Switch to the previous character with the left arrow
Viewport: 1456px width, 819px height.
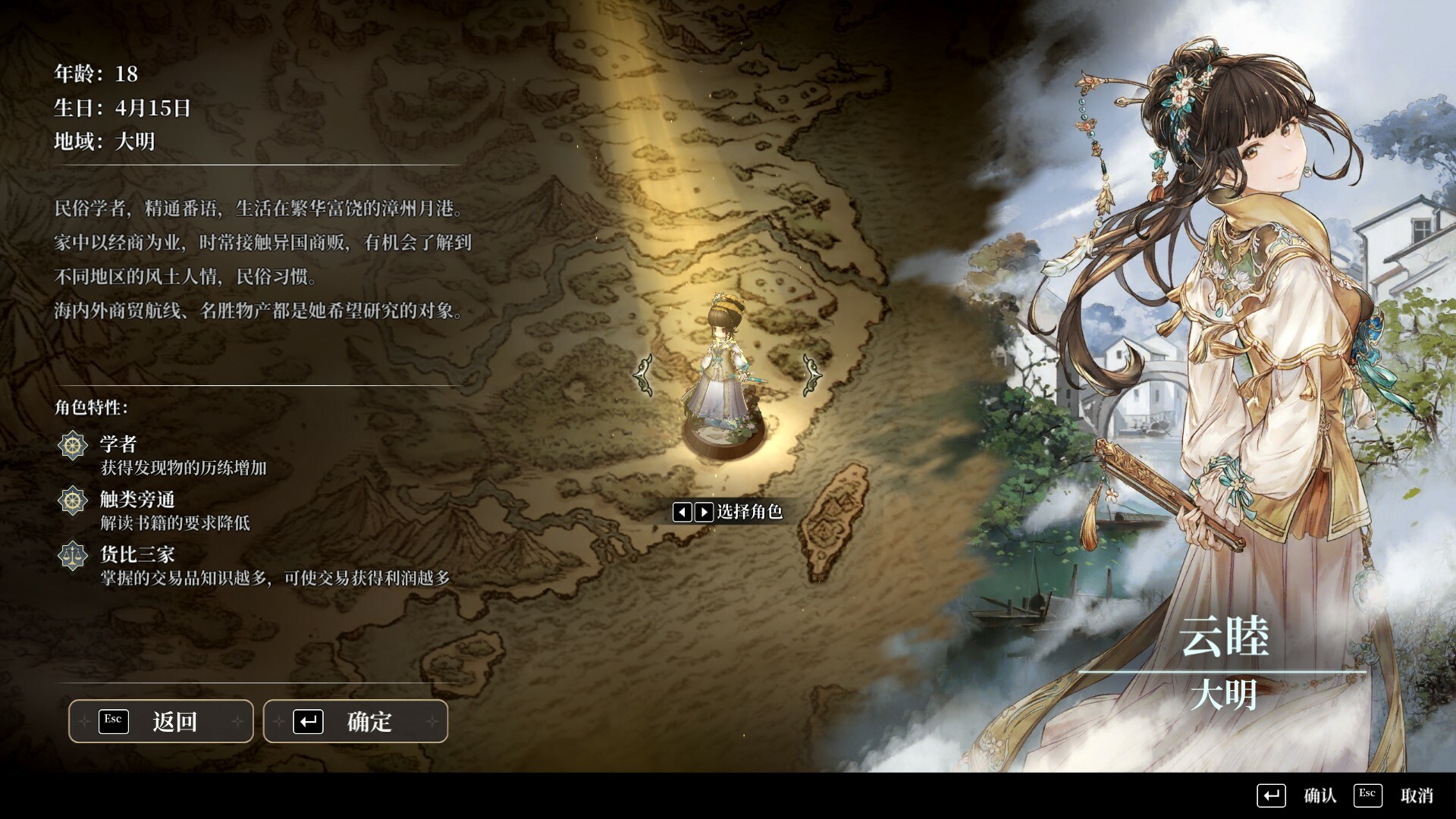click(682, 513)
